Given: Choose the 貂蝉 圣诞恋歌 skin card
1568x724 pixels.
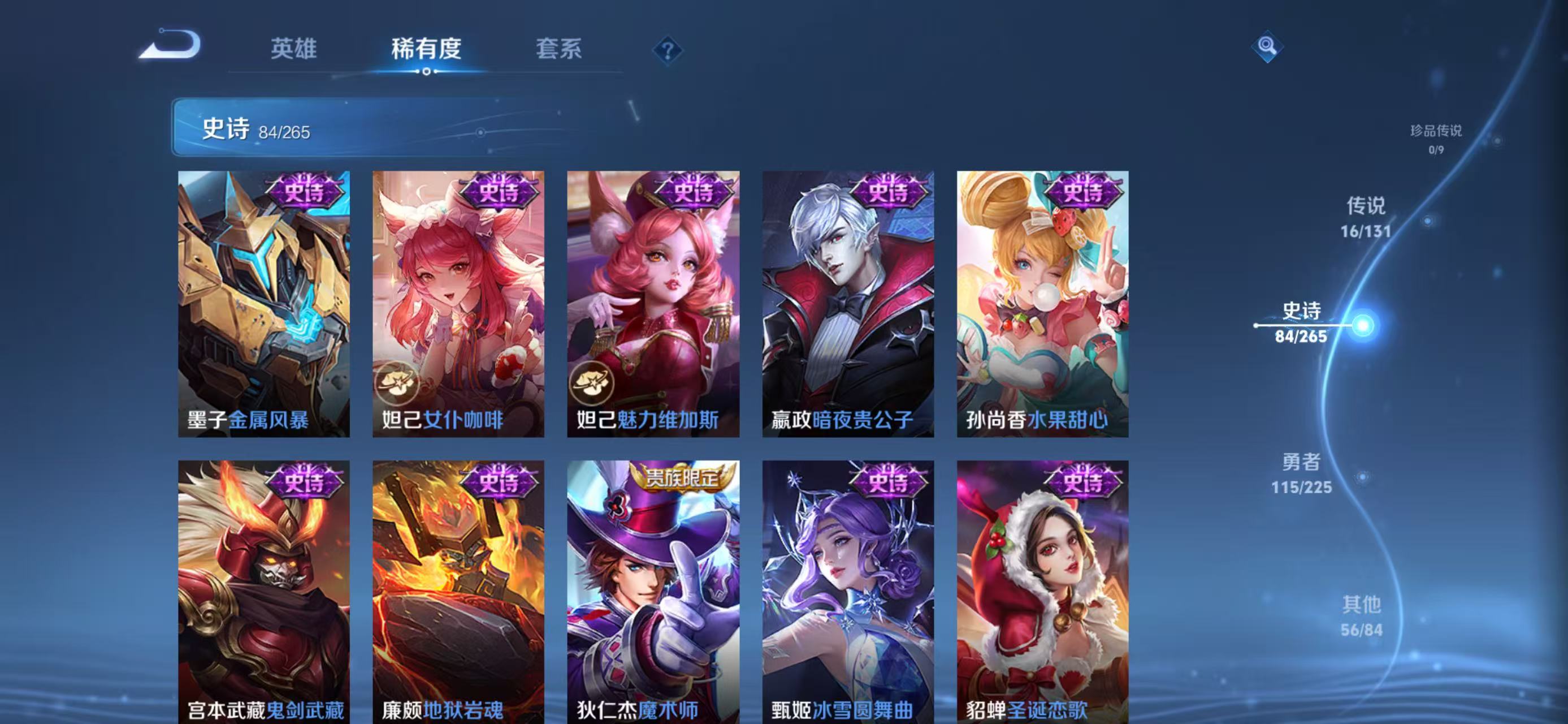Looking at the screenshot, I should pos(1043,591).
